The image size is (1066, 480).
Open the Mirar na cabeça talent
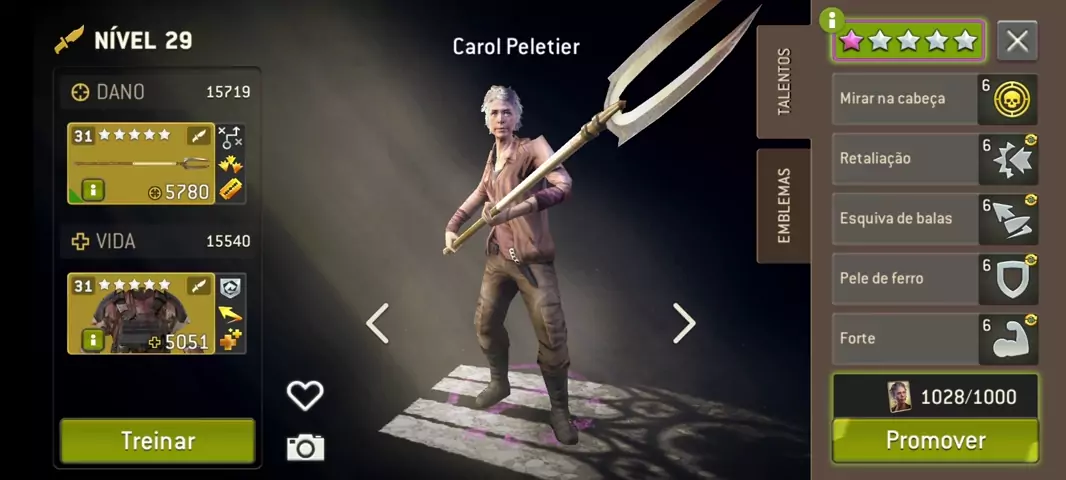935,99
